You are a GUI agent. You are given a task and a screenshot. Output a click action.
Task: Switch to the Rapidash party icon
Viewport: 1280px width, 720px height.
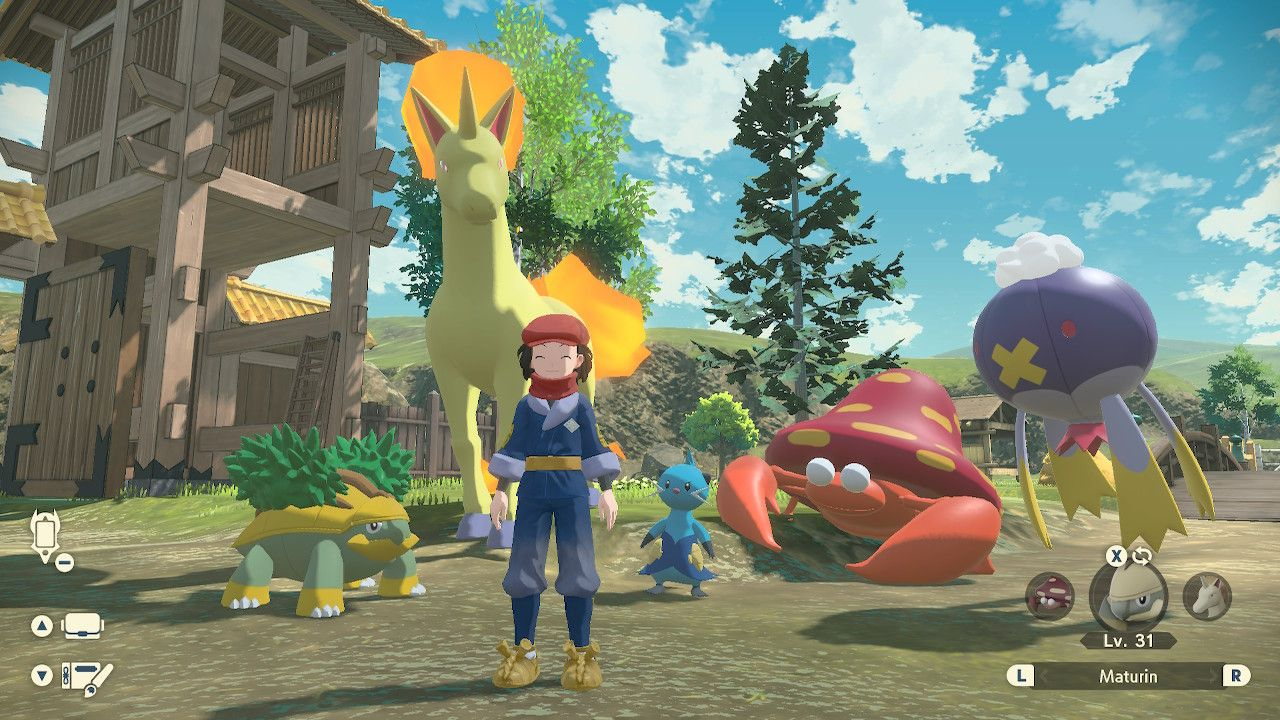[x=1207, y=596]
